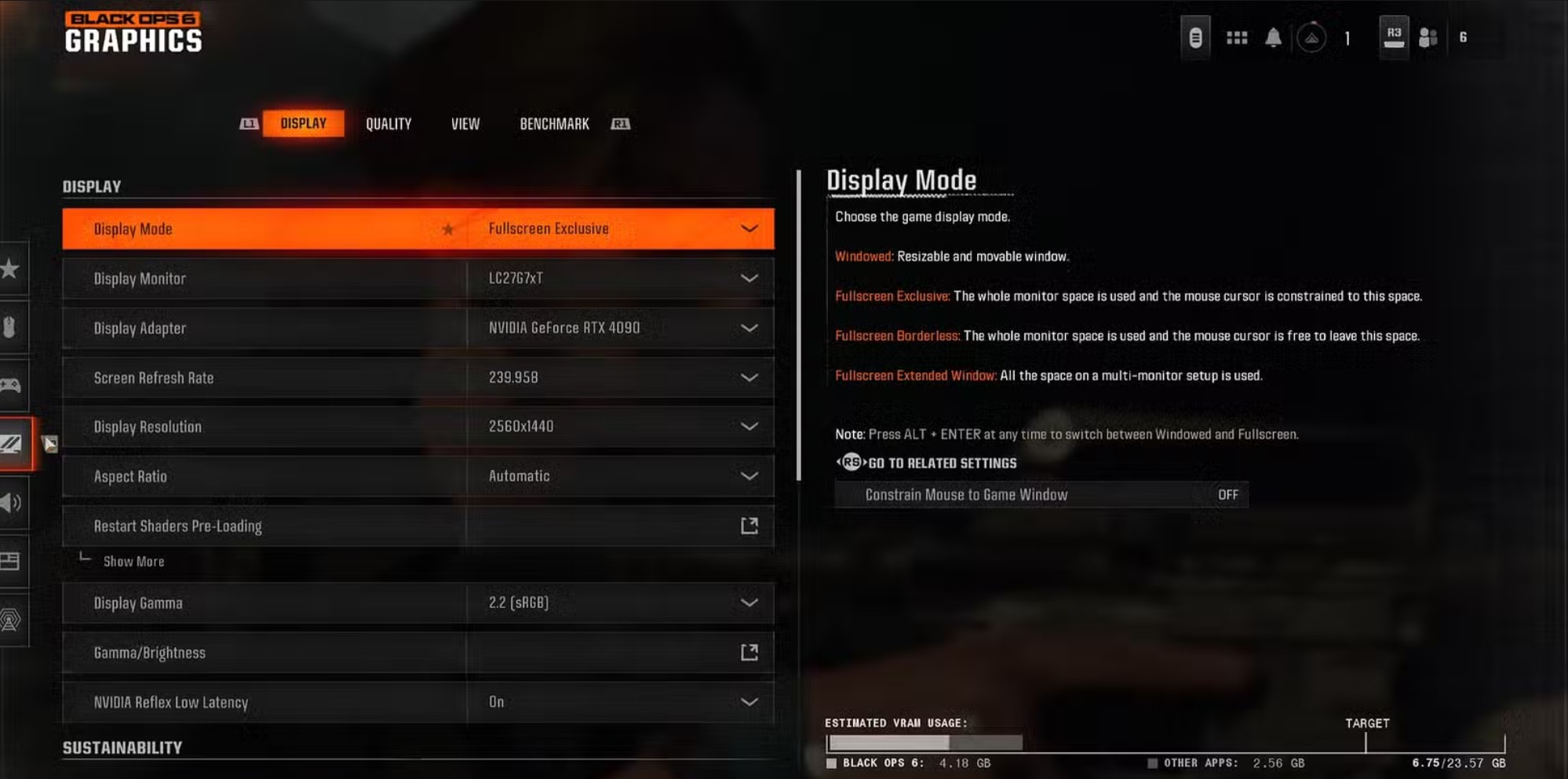The height and width of the screenshot is (779, 1568).
Task: Switch to the Quality tab
Action: pyautogui.click(x=388, y=124)
